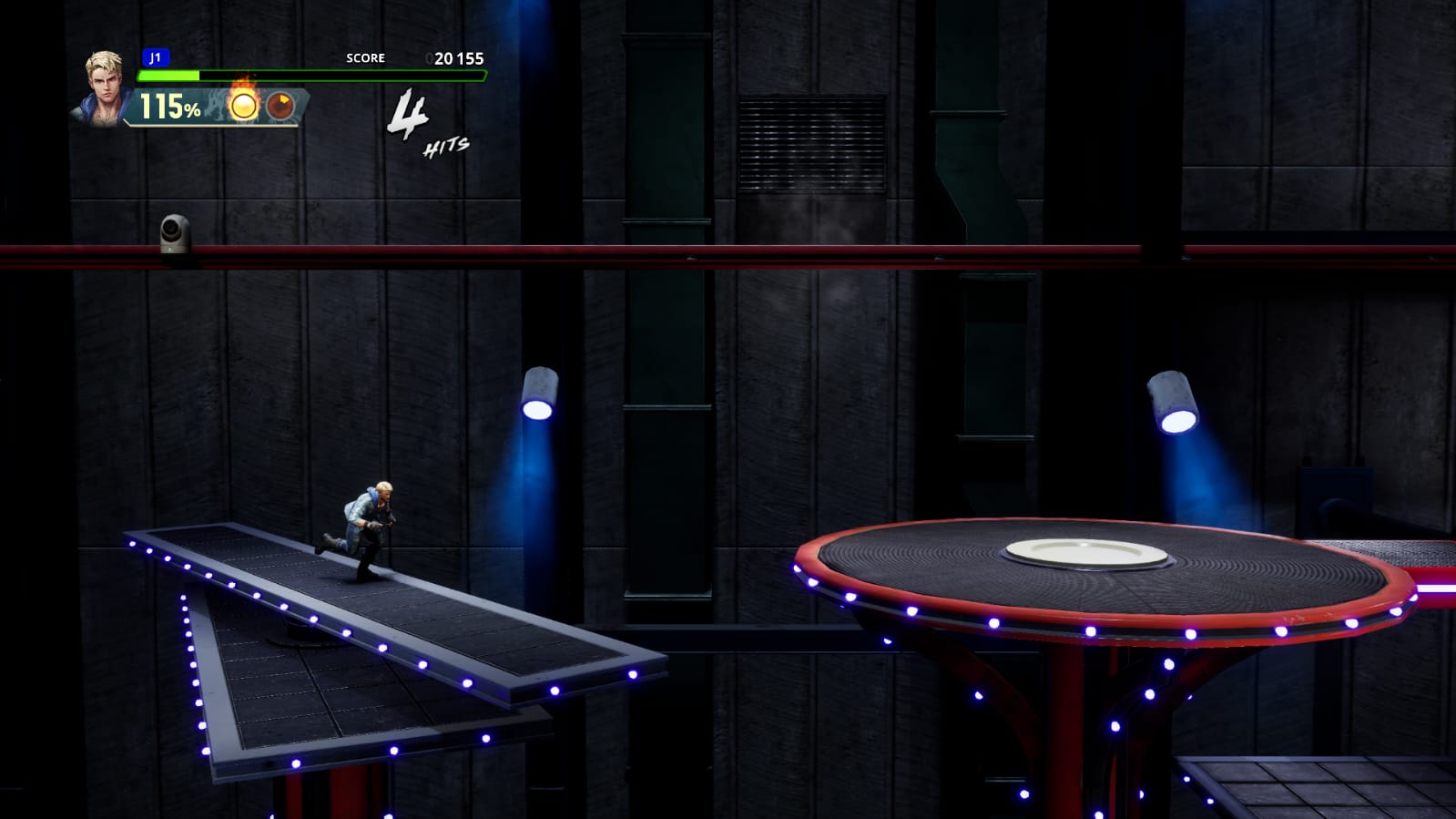Select the partially charged brown orb
The image size is (1456, 819).
[281, 106]
